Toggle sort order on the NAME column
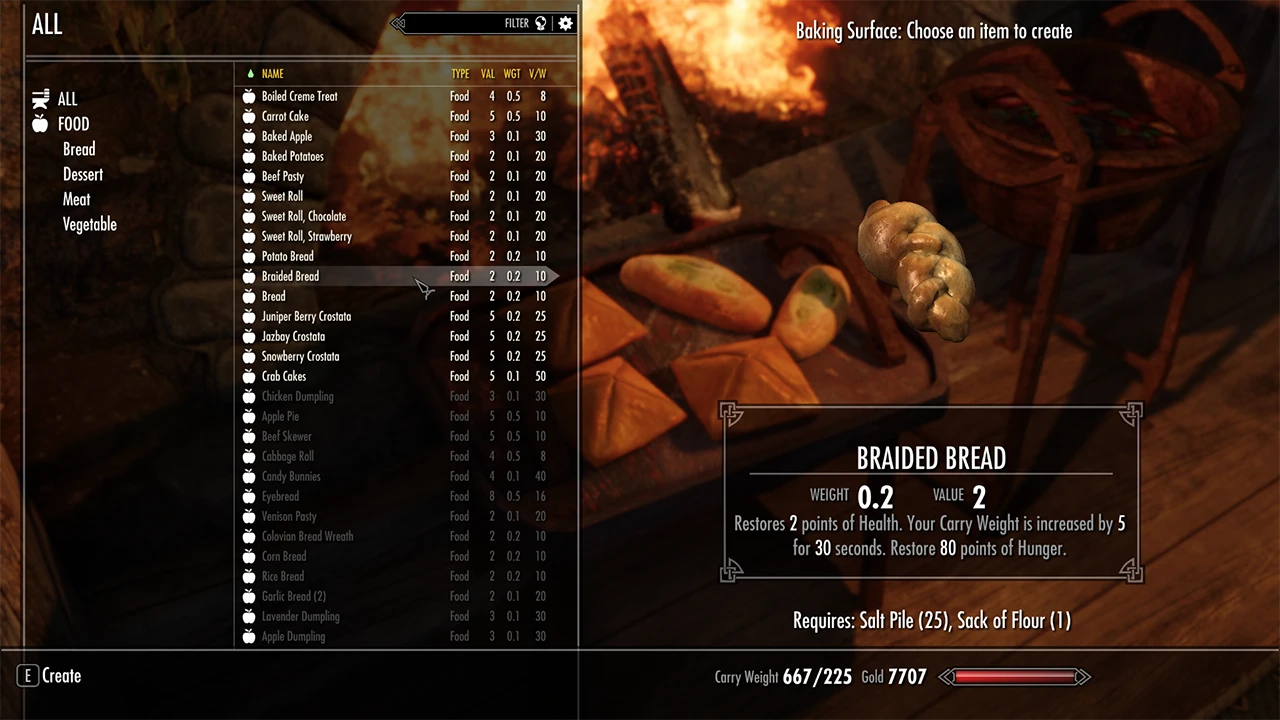This screenshot has width=1280, height=720. (x=272, y=73)
